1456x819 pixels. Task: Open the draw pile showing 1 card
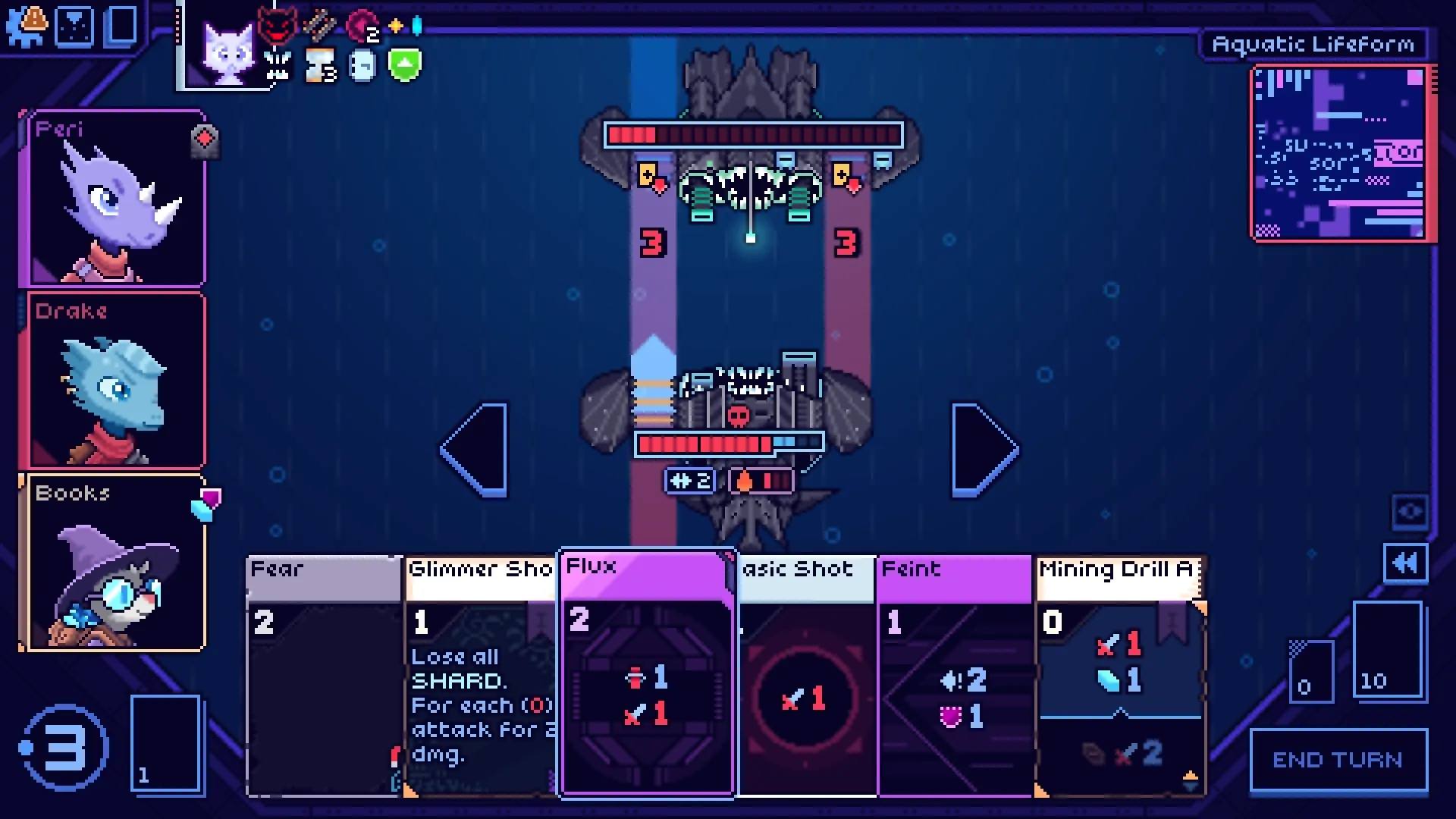click(165, 743)
